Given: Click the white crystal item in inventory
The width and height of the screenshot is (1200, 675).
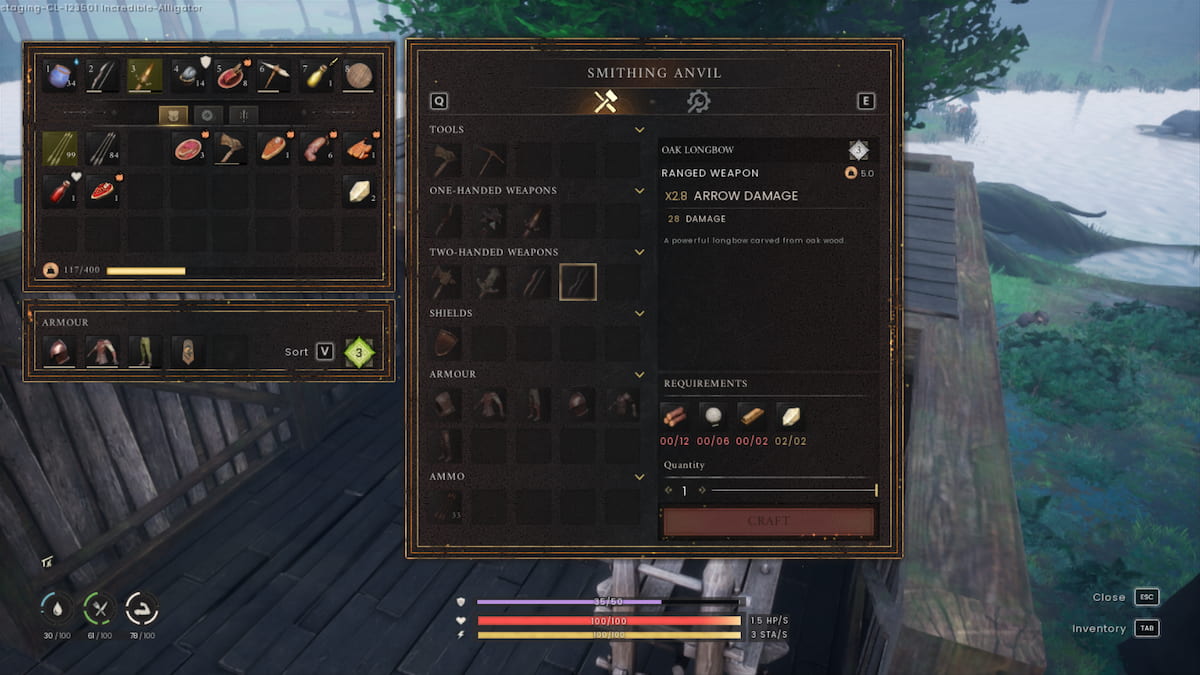Looking at the screenshot, I should click(x=359, y=190).
